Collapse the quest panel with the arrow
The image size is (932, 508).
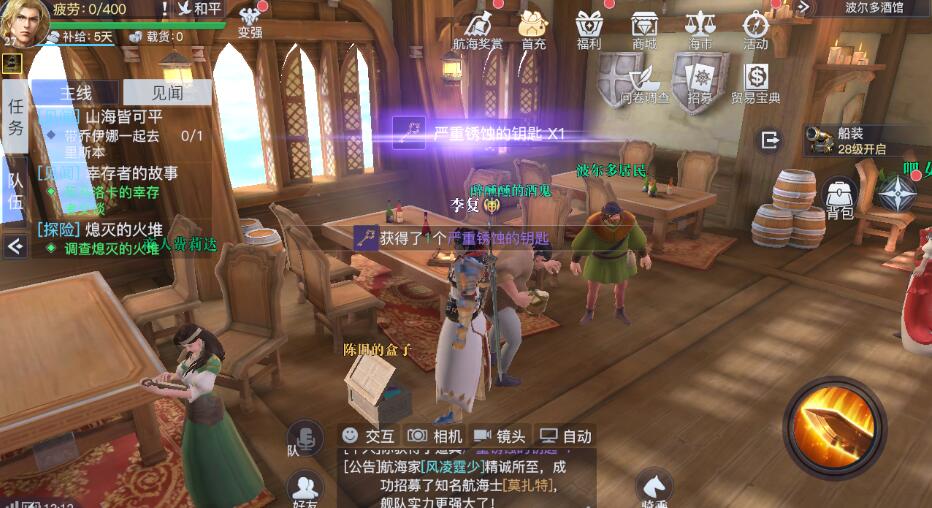pos(15,244)
